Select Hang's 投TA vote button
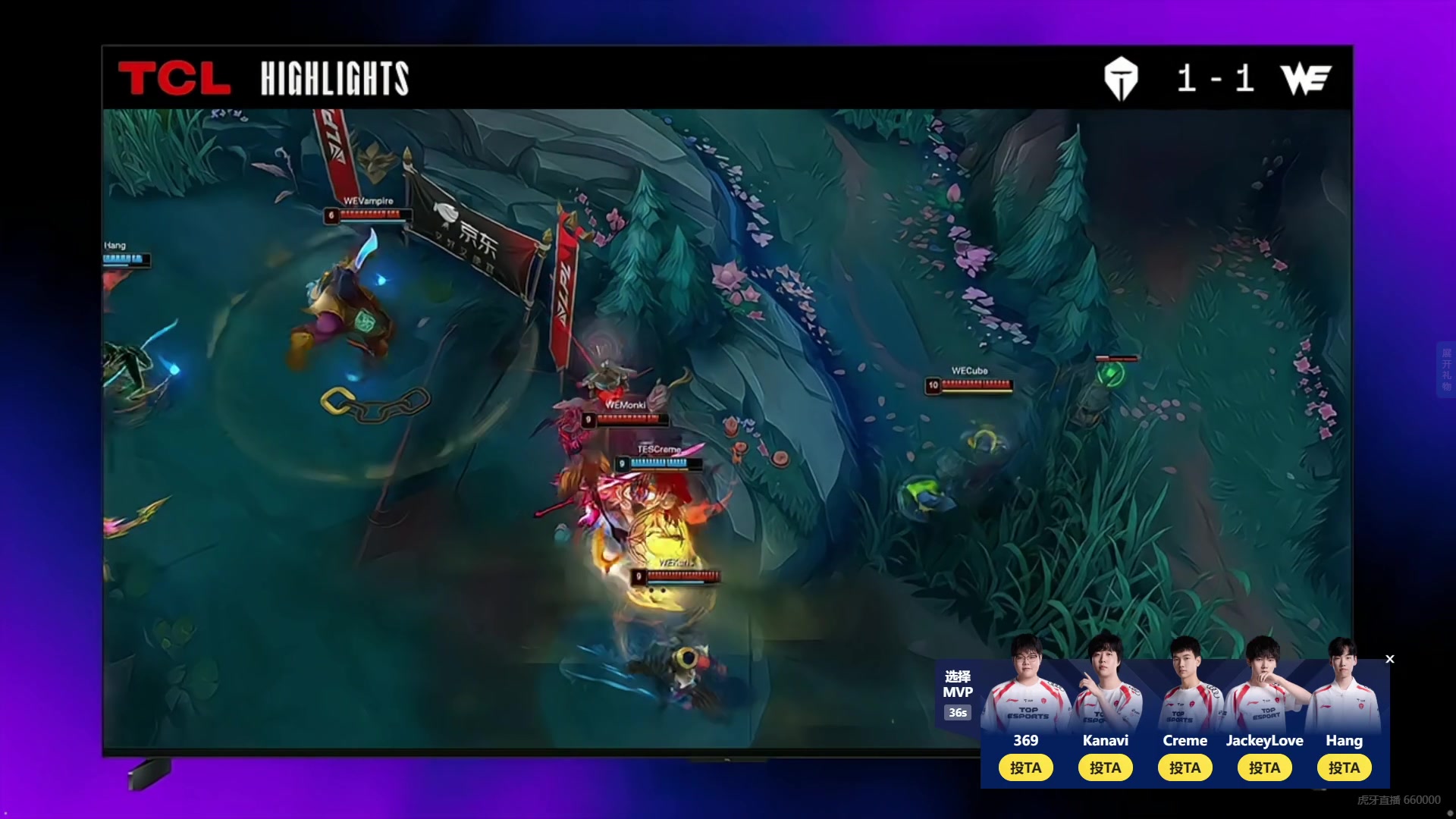 click(x=1344, y=767)
